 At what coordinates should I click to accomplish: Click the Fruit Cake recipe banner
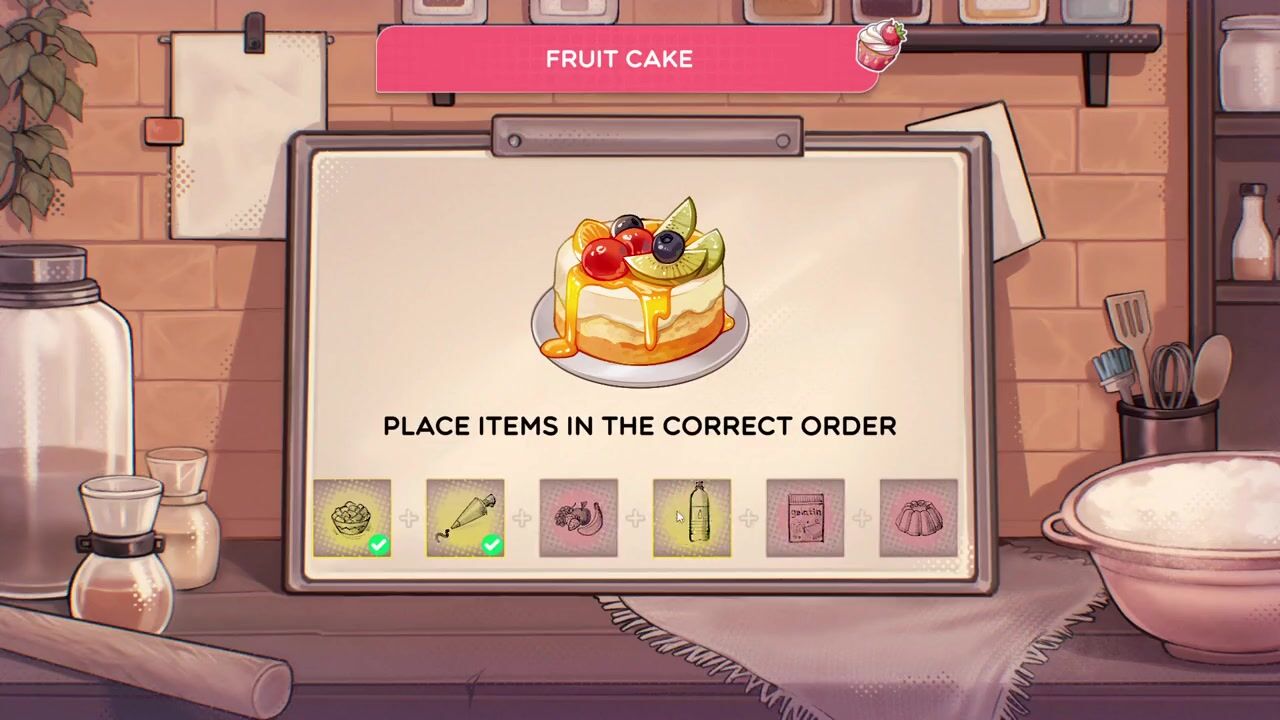tap(619, 59)
